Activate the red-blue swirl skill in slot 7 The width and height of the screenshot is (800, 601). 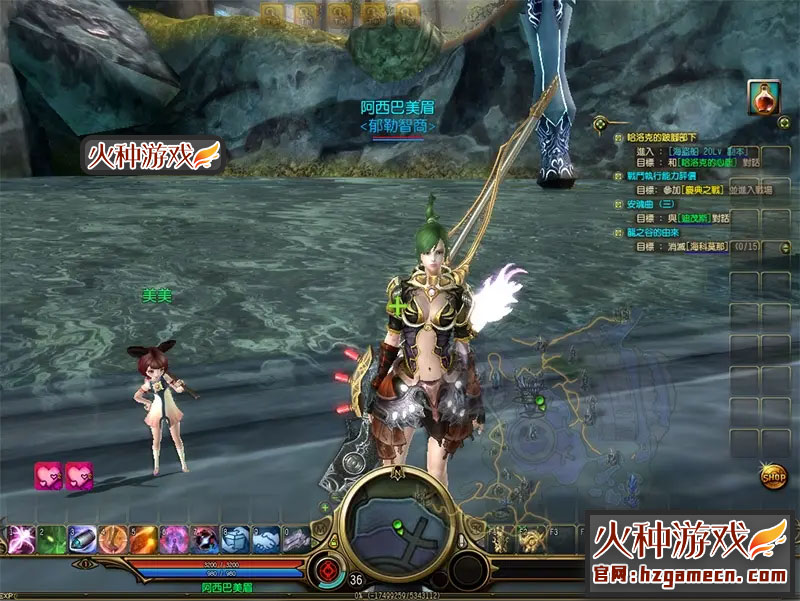205,539
